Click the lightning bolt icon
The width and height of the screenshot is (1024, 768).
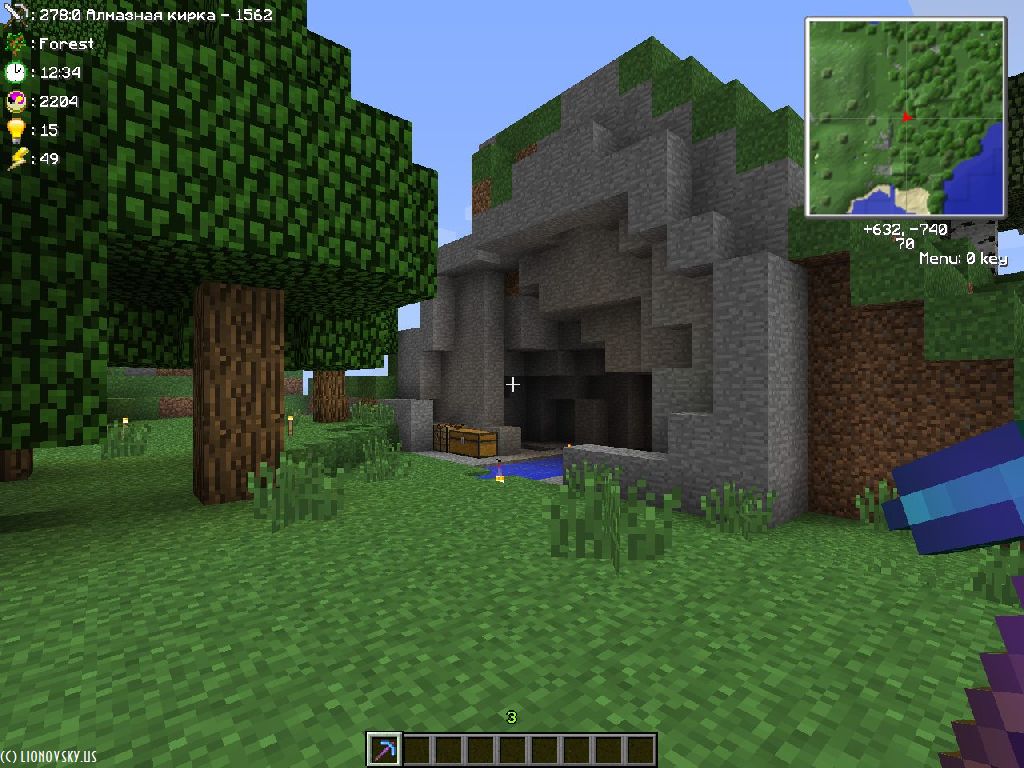point(15,158)
